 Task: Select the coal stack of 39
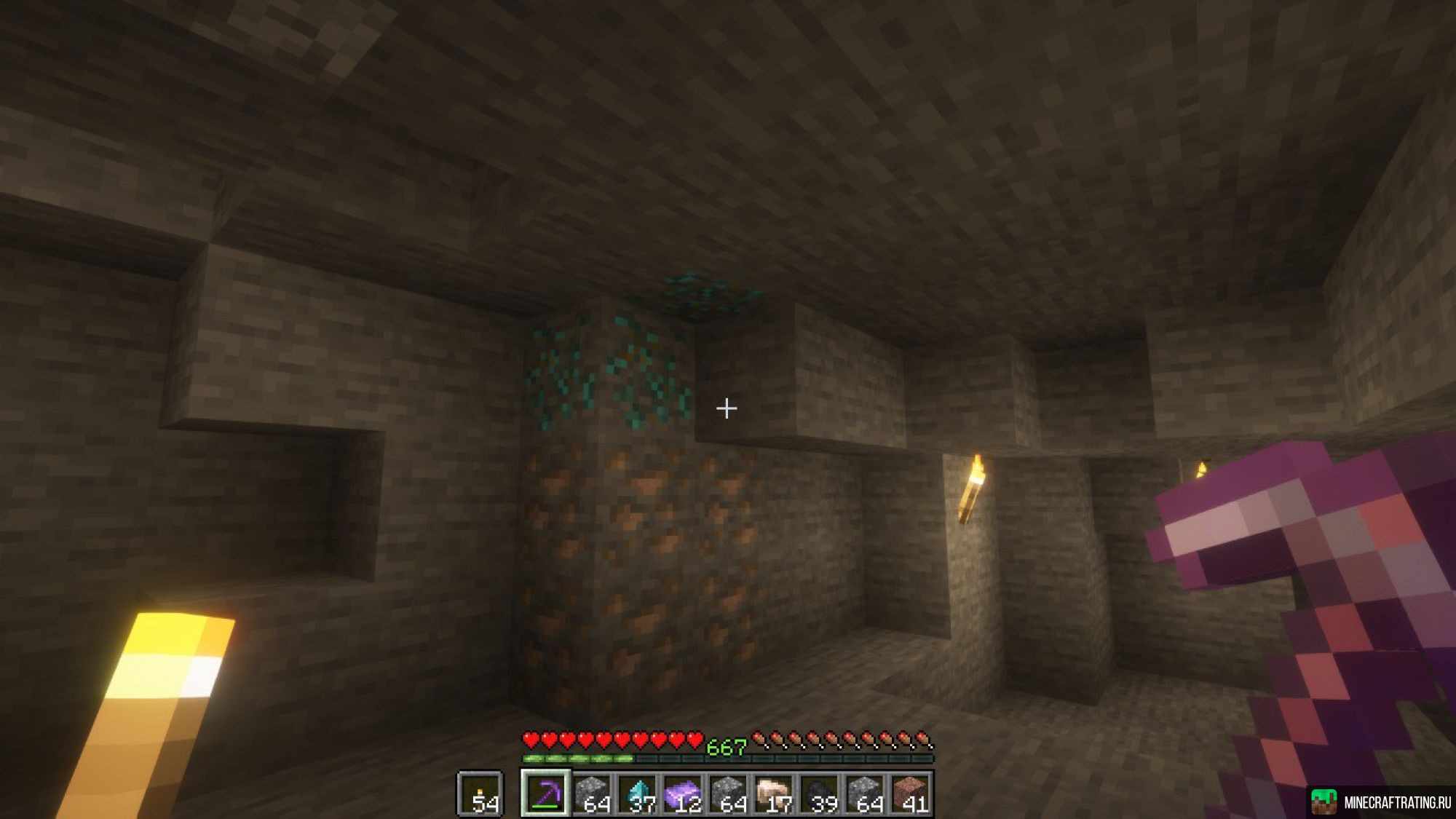tap(820, 794)
